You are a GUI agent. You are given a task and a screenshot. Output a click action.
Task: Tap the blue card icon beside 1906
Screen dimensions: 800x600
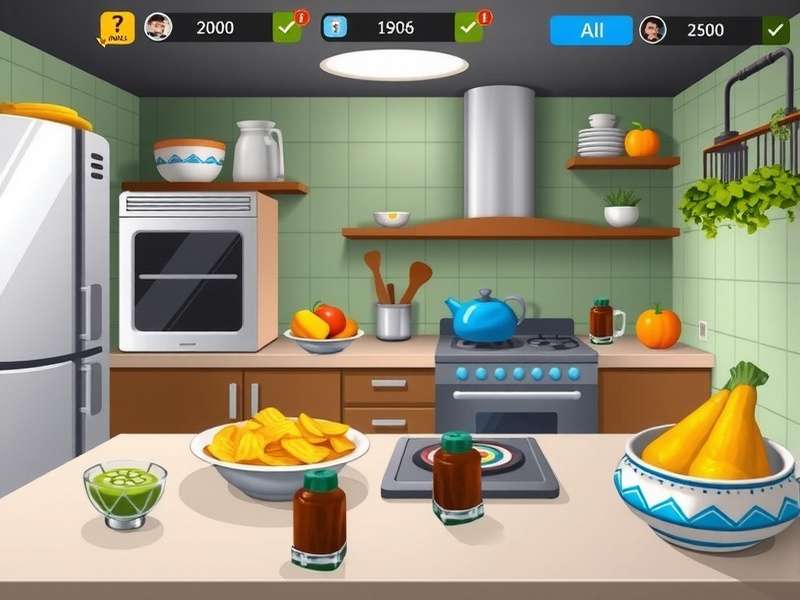click(336, 27)
